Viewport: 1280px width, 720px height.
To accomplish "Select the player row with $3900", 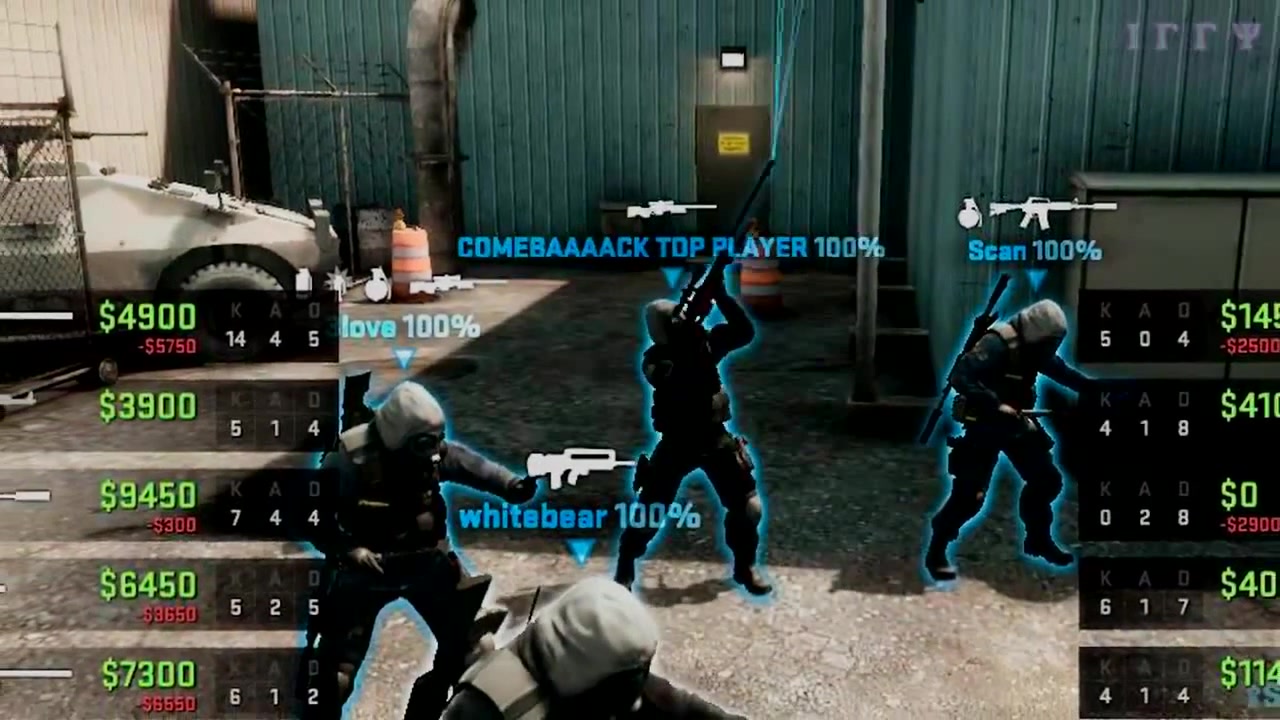I will (x=168, y=415).
